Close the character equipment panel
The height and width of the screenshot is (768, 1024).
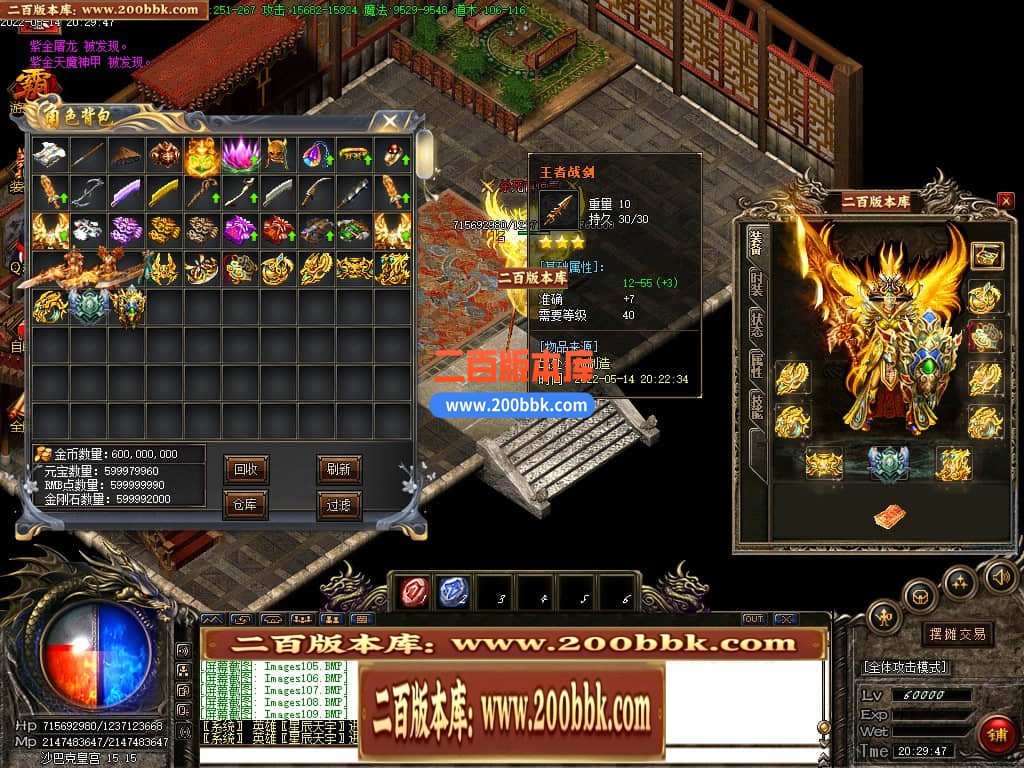pos(1005,201)
